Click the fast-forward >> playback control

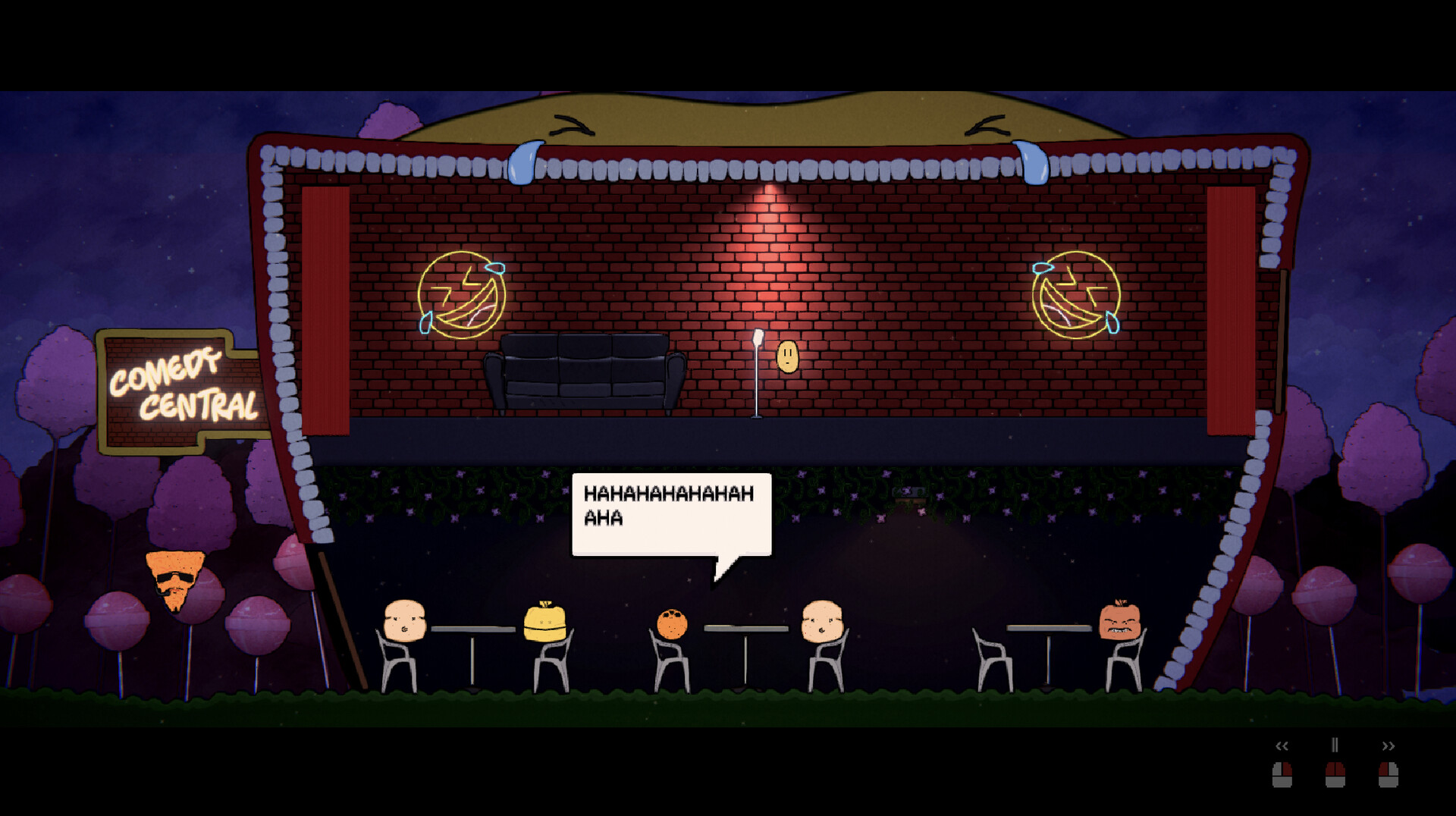1390,745
